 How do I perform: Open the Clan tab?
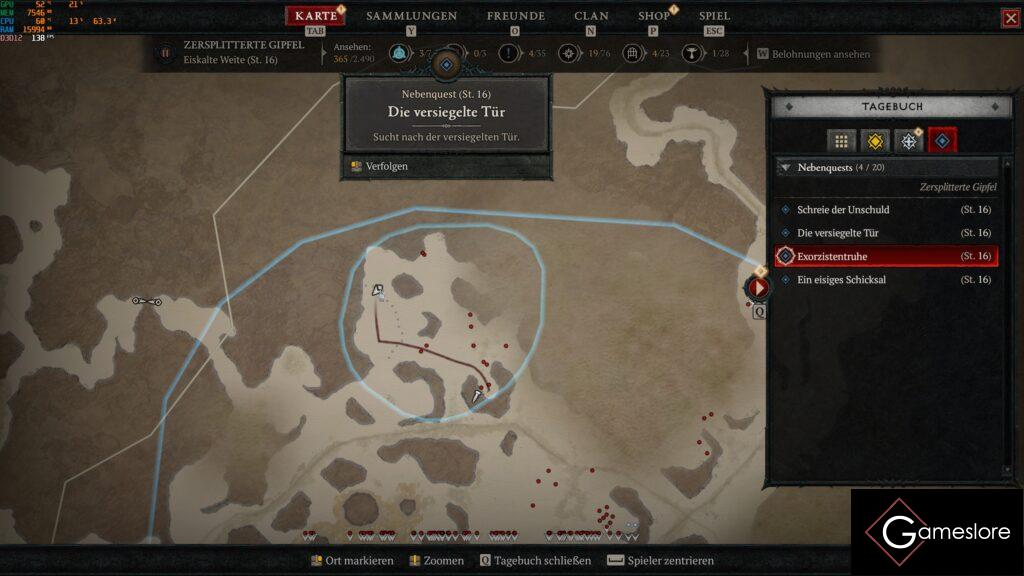click(591, 16)
